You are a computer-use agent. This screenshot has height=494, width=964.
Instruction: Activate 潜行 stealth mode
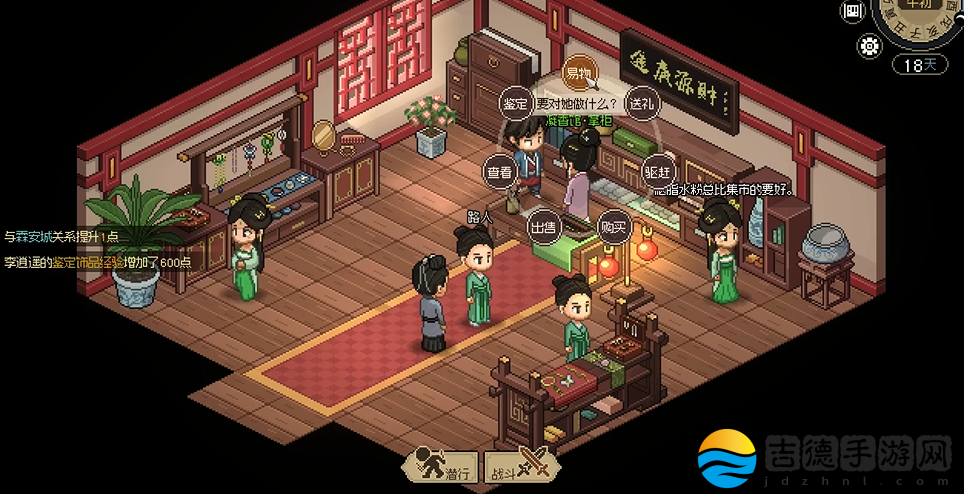click(x=439, y=468)
